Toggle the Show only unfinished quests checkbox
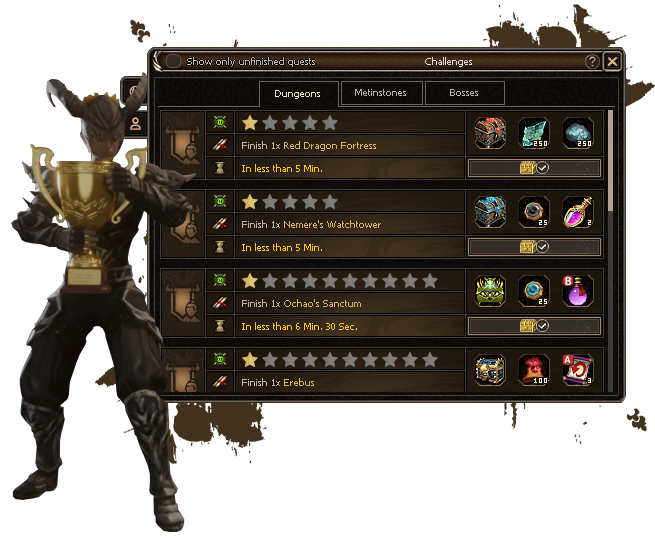The width and height of the screenshot is (655, 549). tap(174, 61)
